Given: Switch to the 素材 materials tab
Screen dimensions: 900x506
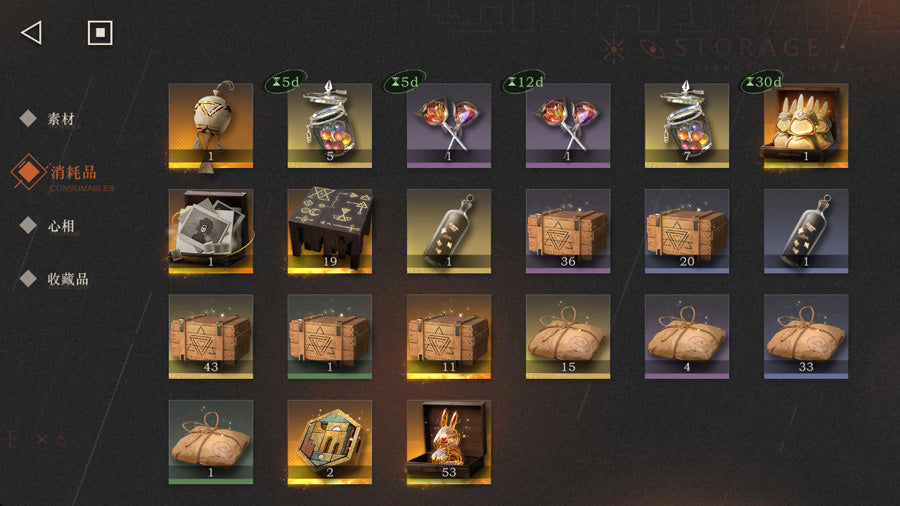Looking at the screenshot, I should click(x=60, y=119).
